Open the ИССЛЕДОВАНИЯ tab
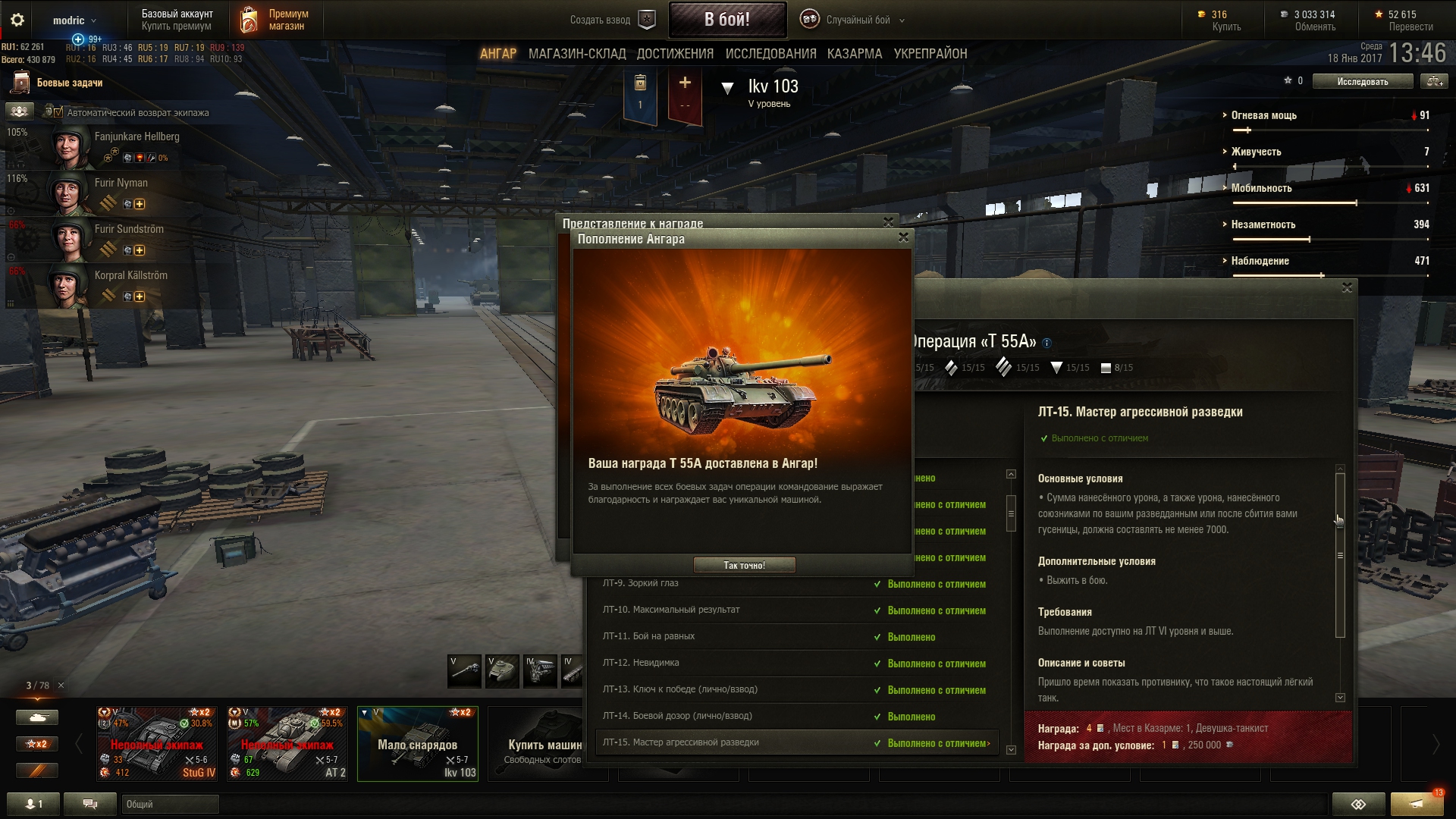This screenshot has height=819, width=1456. (770, 54)
